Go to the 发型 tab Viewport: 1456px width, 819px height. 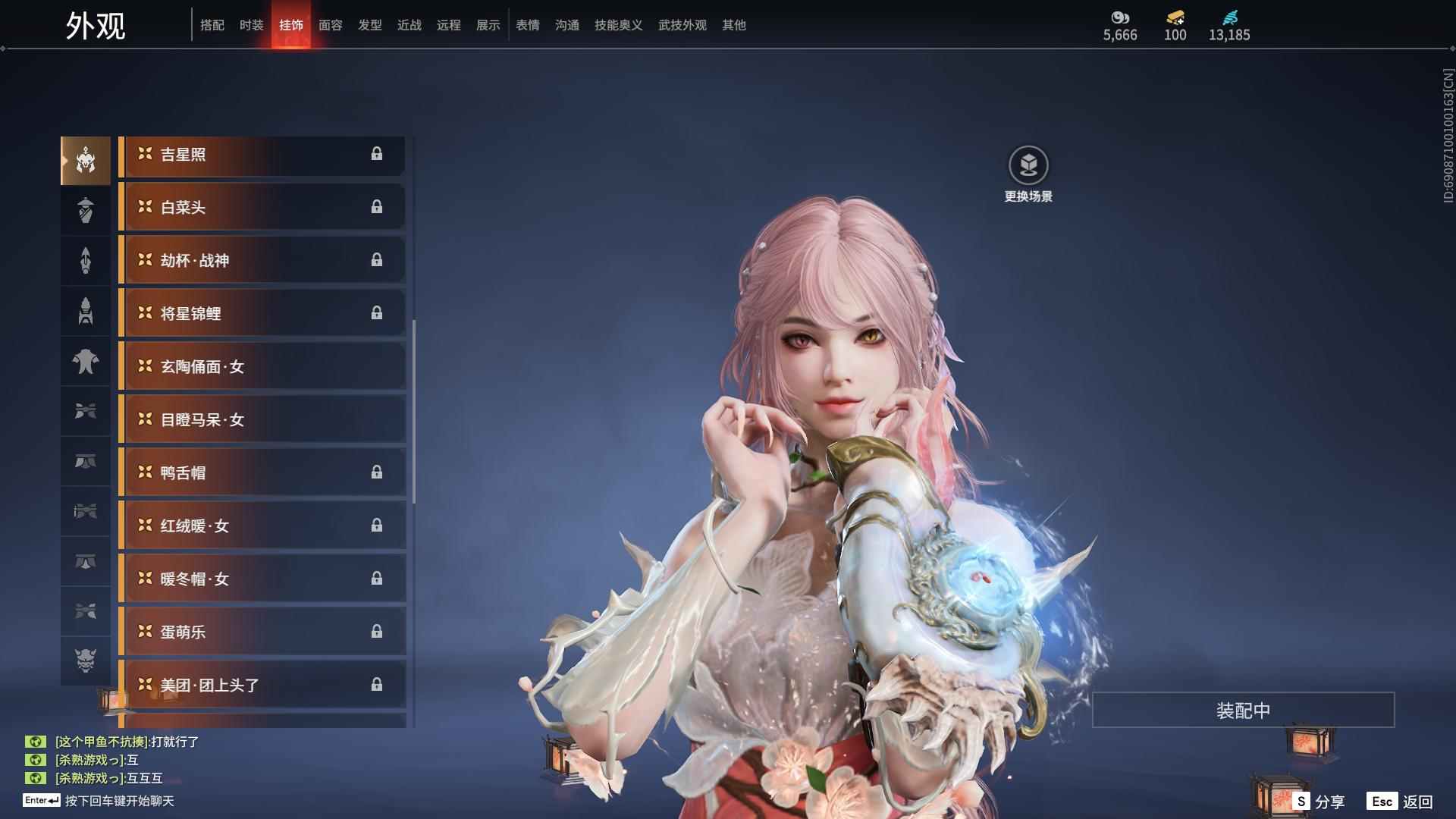click(x=369, y=25)
